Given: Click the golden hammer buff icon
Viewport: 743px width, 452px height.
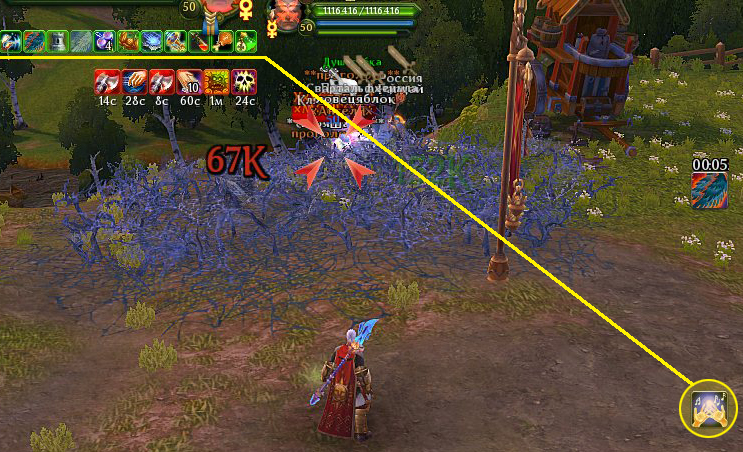Looking at the screenshot, I should coord(176,41).
